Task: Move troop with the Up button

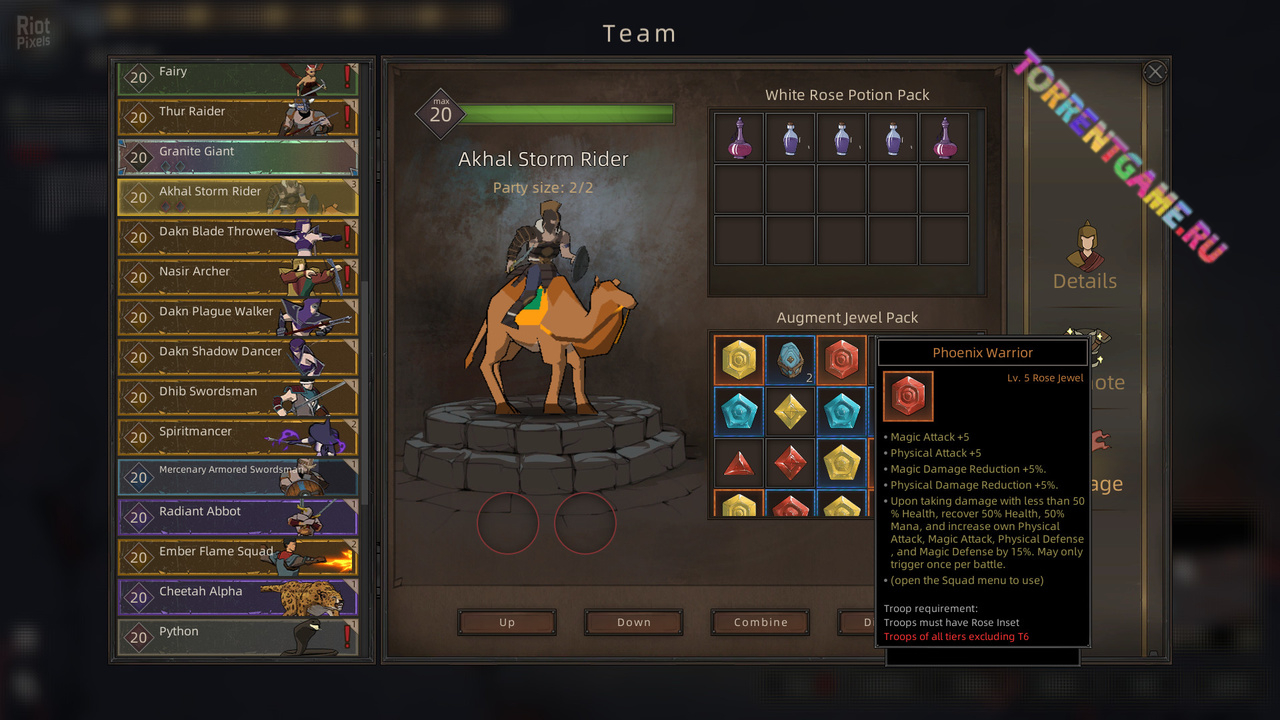Action: 507,622
